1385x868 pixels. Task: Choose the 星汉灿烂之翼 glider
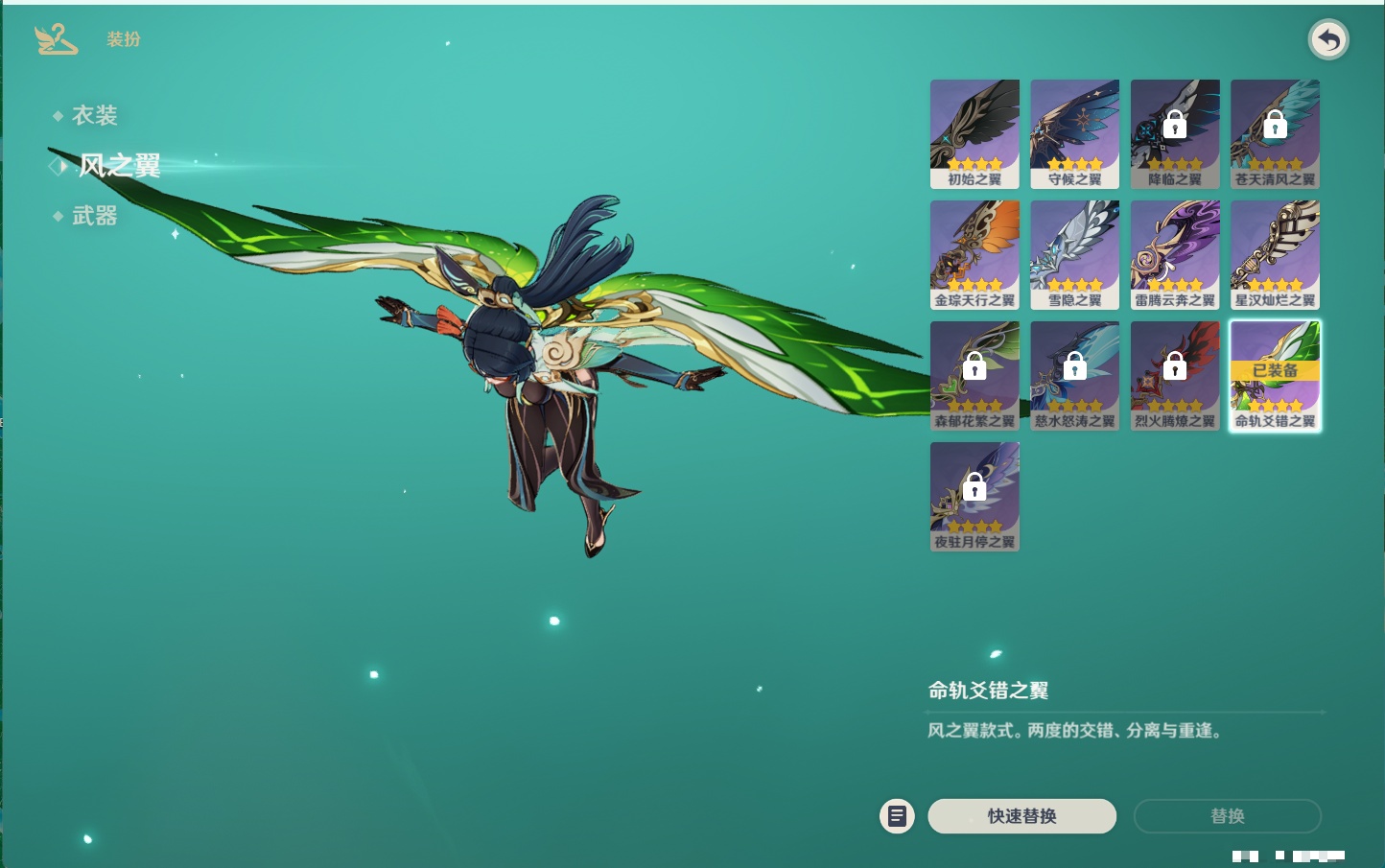(1275, 254)
